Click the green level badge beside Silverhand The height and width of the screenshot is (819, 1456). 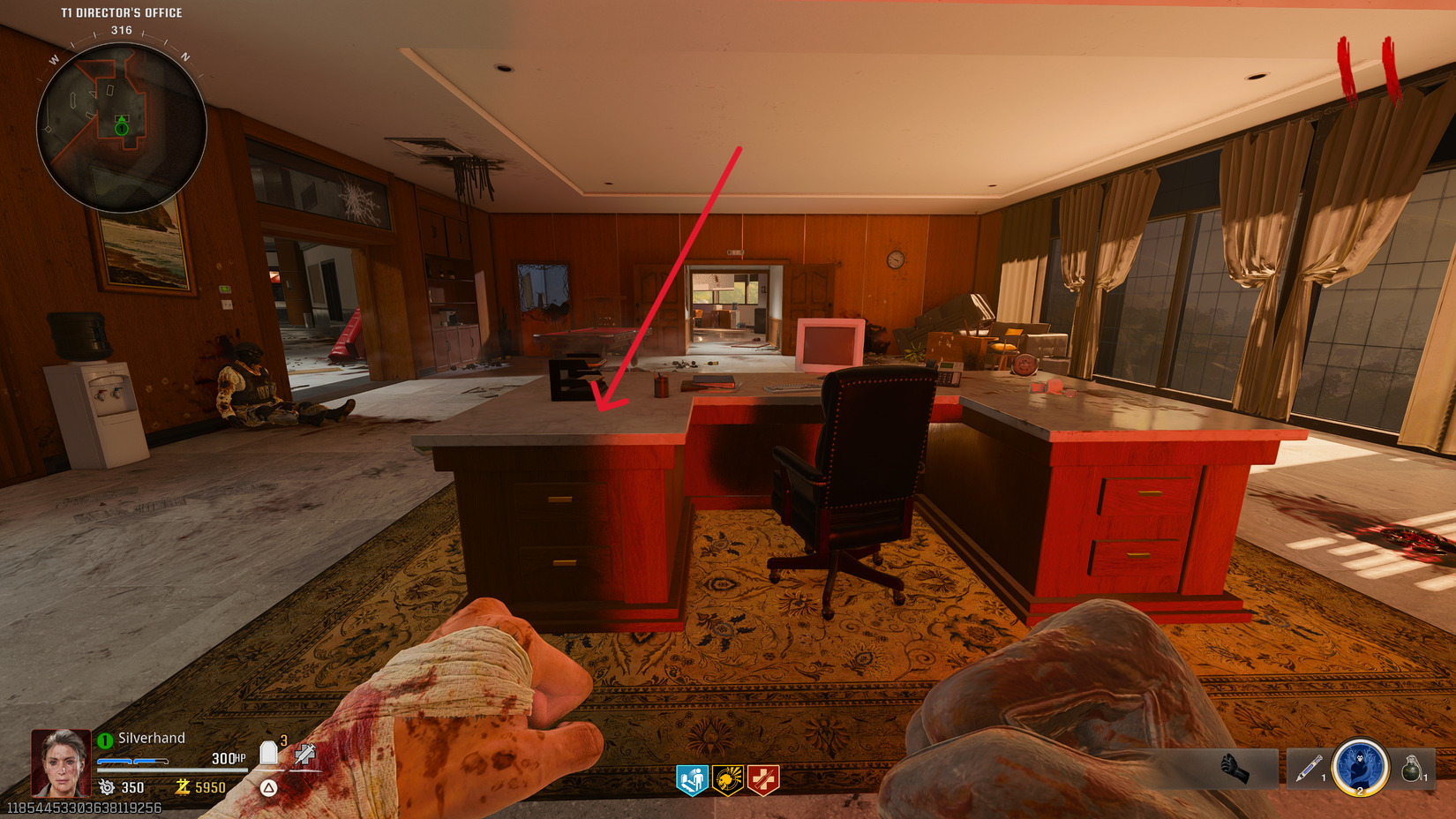pos(106,739)
